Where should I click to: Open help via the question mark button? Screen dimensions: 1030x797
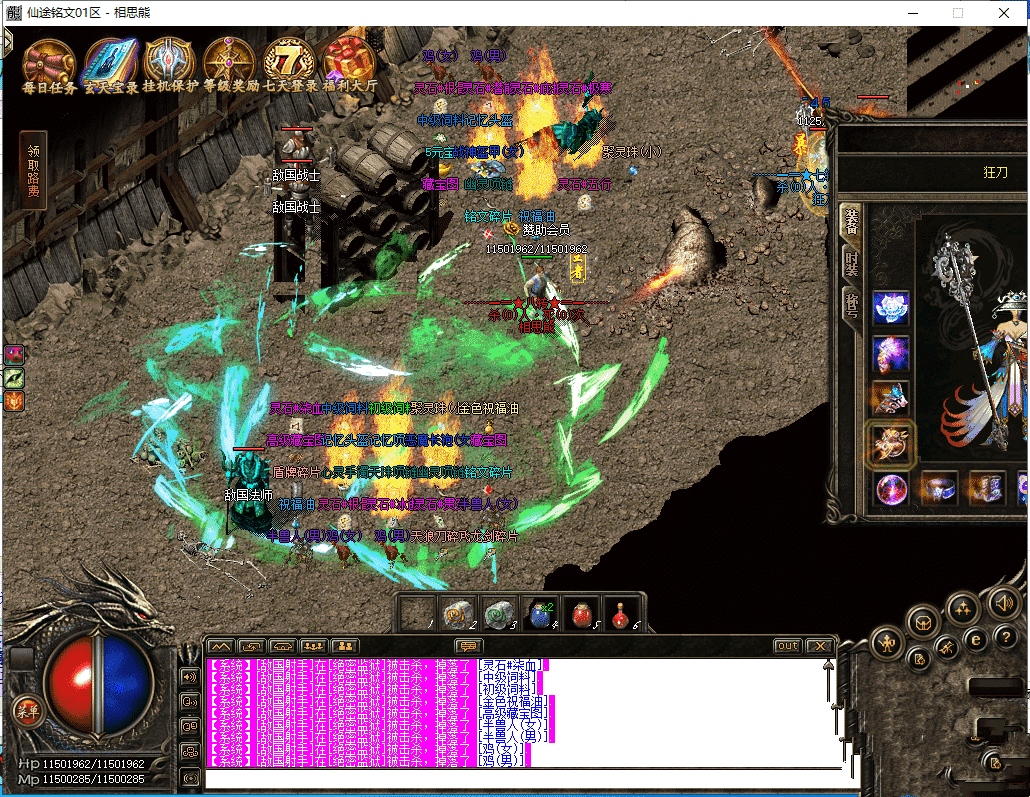1005,637
